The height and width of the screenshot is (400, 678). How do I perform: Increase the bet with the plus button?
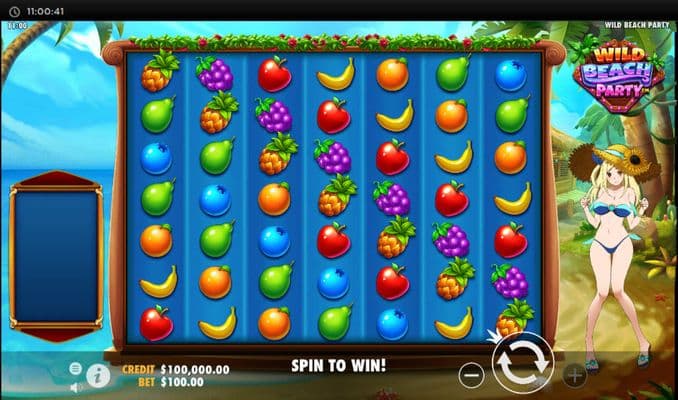574,375
